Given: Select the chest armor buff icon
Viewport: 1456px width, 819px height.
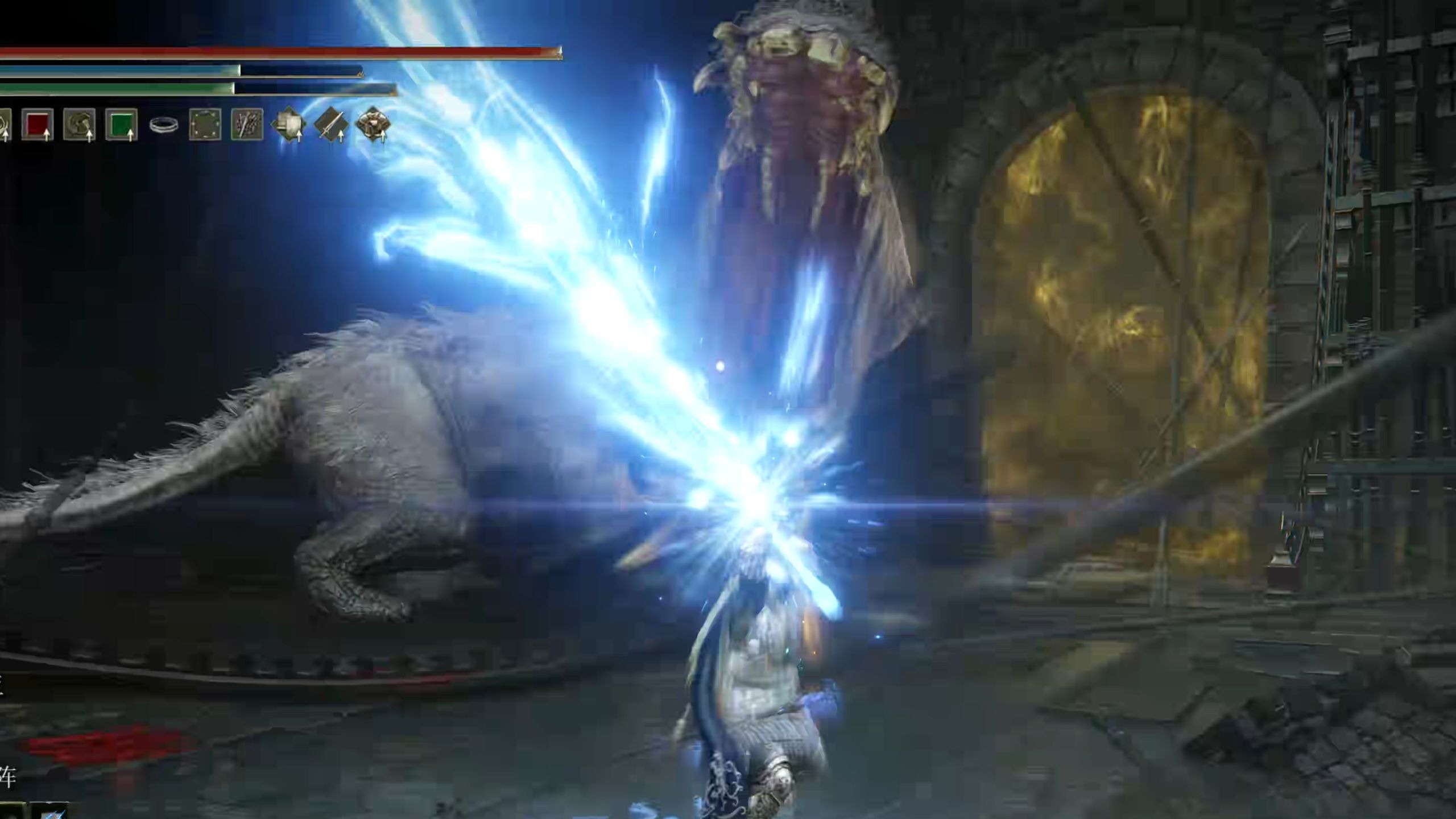Looking at the screenshot, I should point(373,124).
